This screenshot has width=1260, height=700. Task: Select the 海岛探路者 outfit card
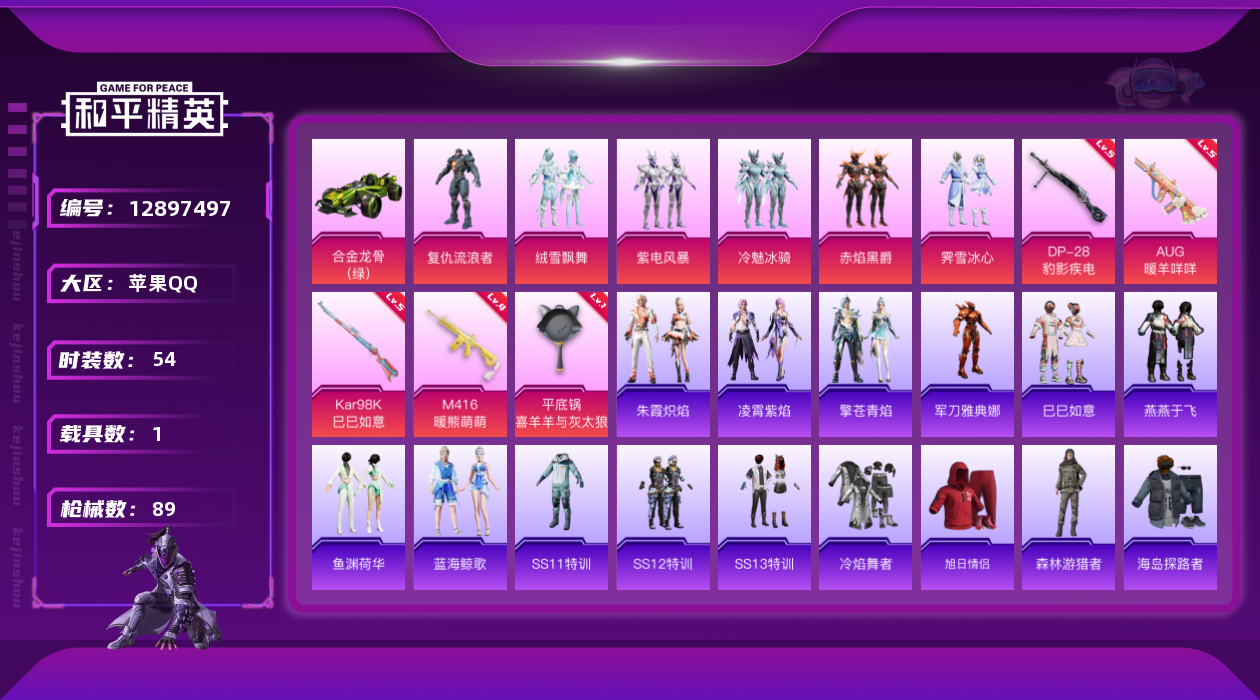tap(1170, 517)
